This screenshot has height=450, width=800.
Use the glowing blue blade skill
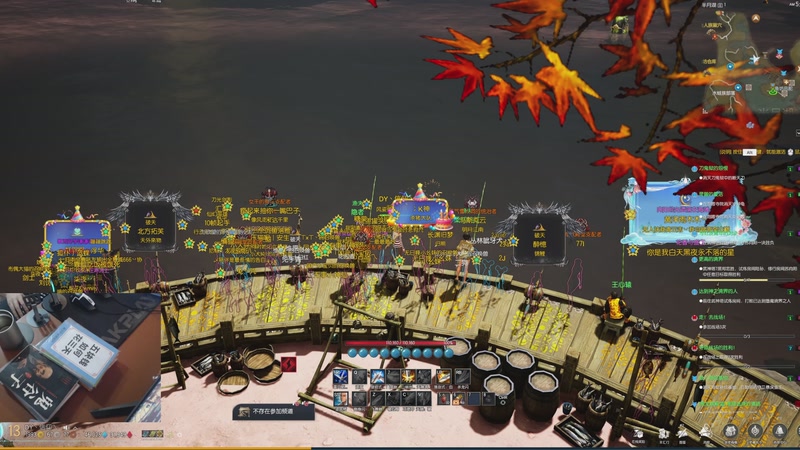[x=376, y=377]
